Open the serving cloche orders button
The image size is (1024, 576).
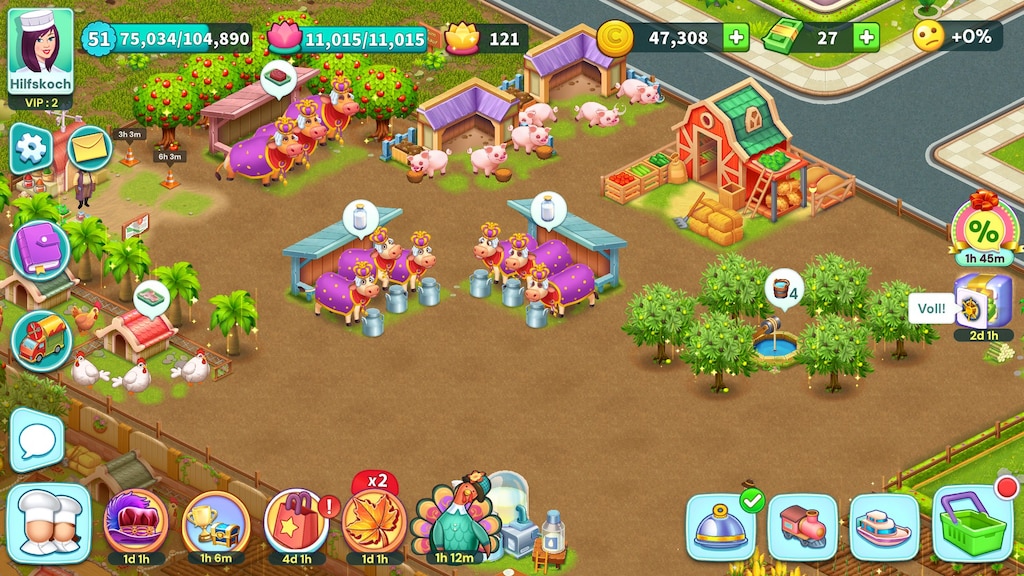720,526
